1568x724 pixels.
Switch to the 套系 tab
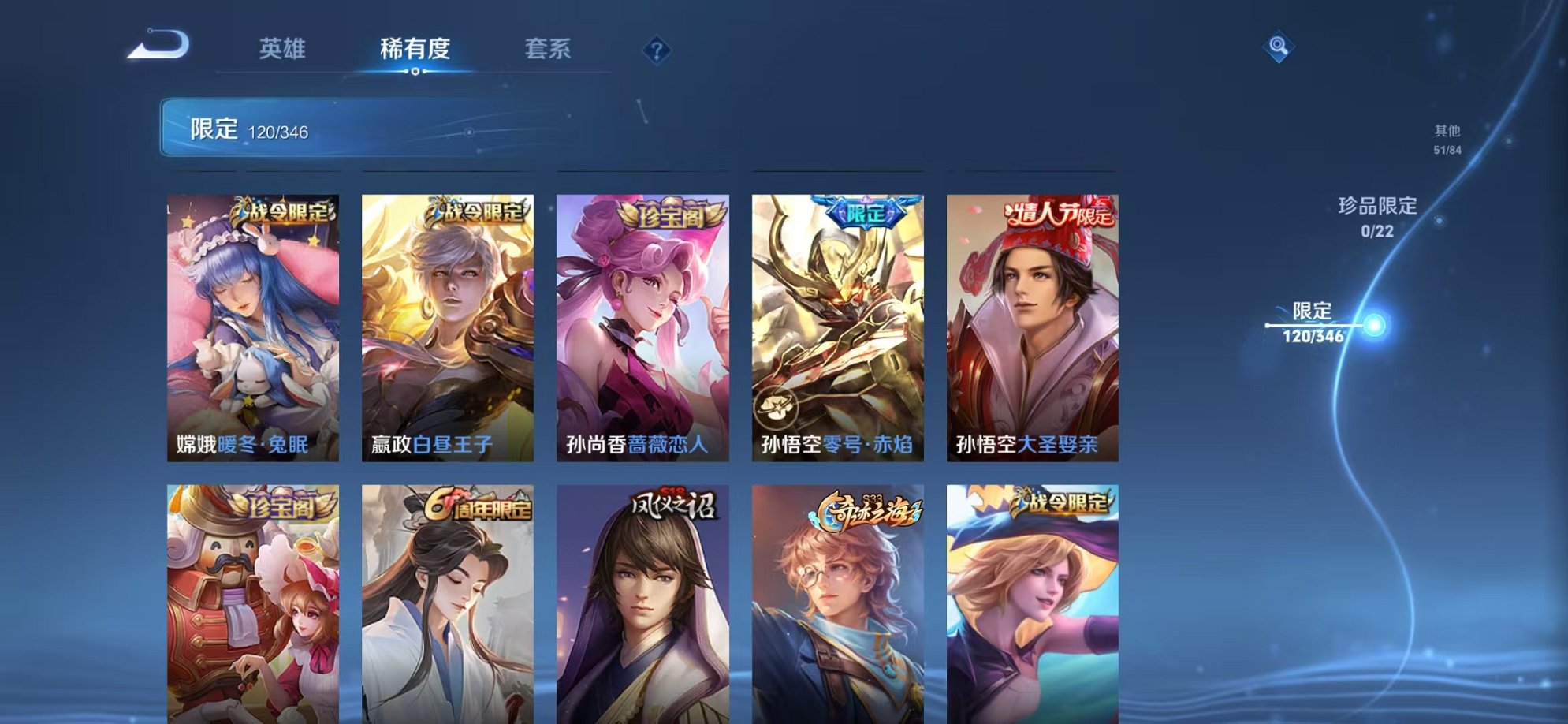[548, 49]
